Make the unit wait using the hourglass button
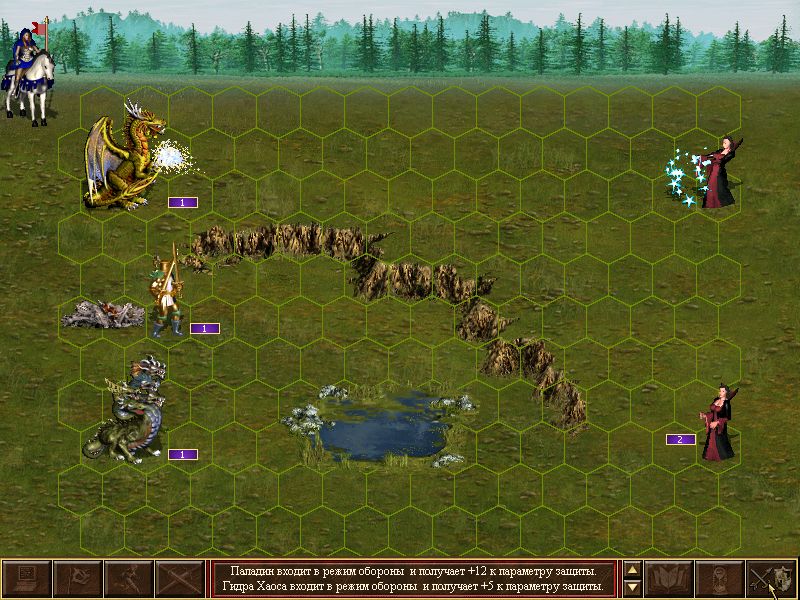This screenshot has height=600, width=800. pyautogui.click(x=720, y=579)
